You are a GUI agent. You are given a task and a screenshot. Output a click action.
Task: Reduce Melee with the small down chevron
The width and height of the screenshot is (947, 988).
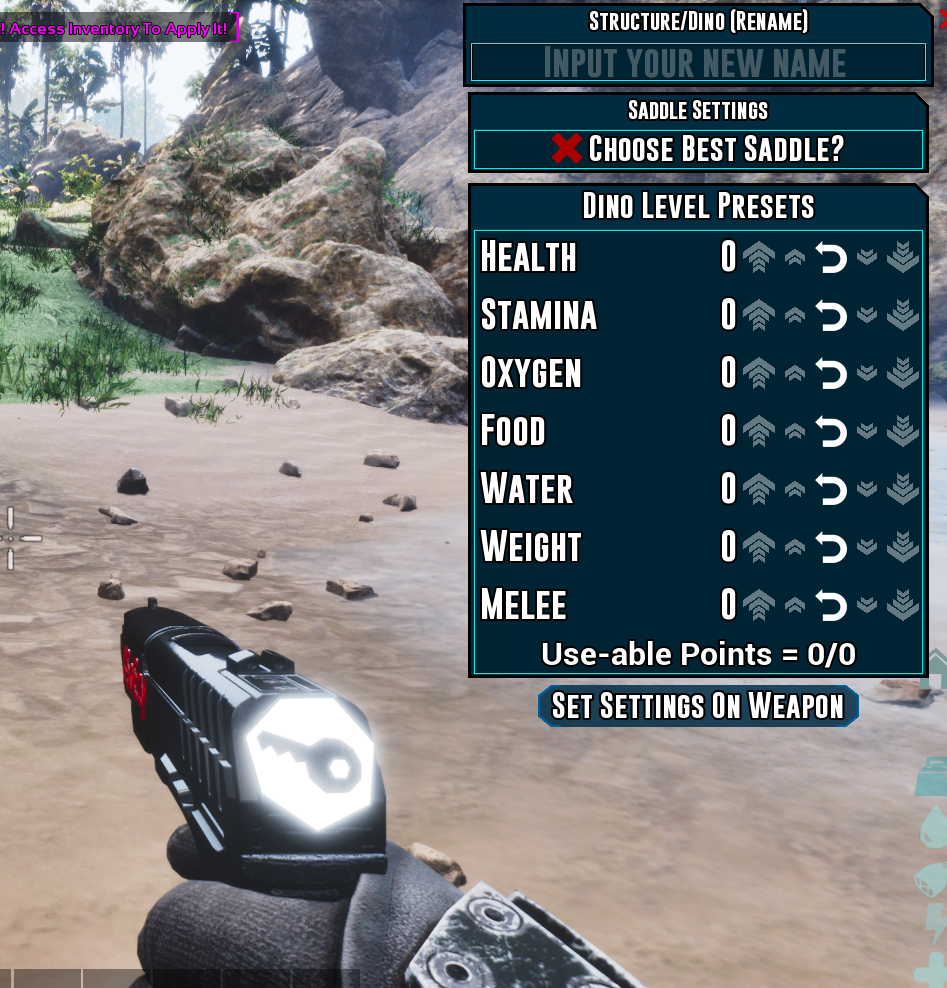[x=867, y=605]
